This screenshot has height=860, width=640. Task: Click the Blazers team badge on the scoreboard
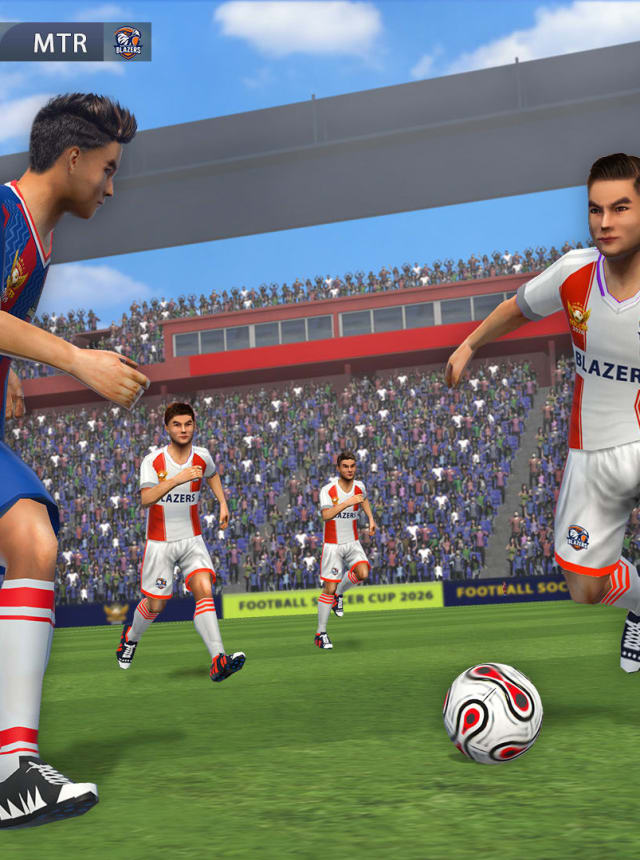tap(127, 42)
